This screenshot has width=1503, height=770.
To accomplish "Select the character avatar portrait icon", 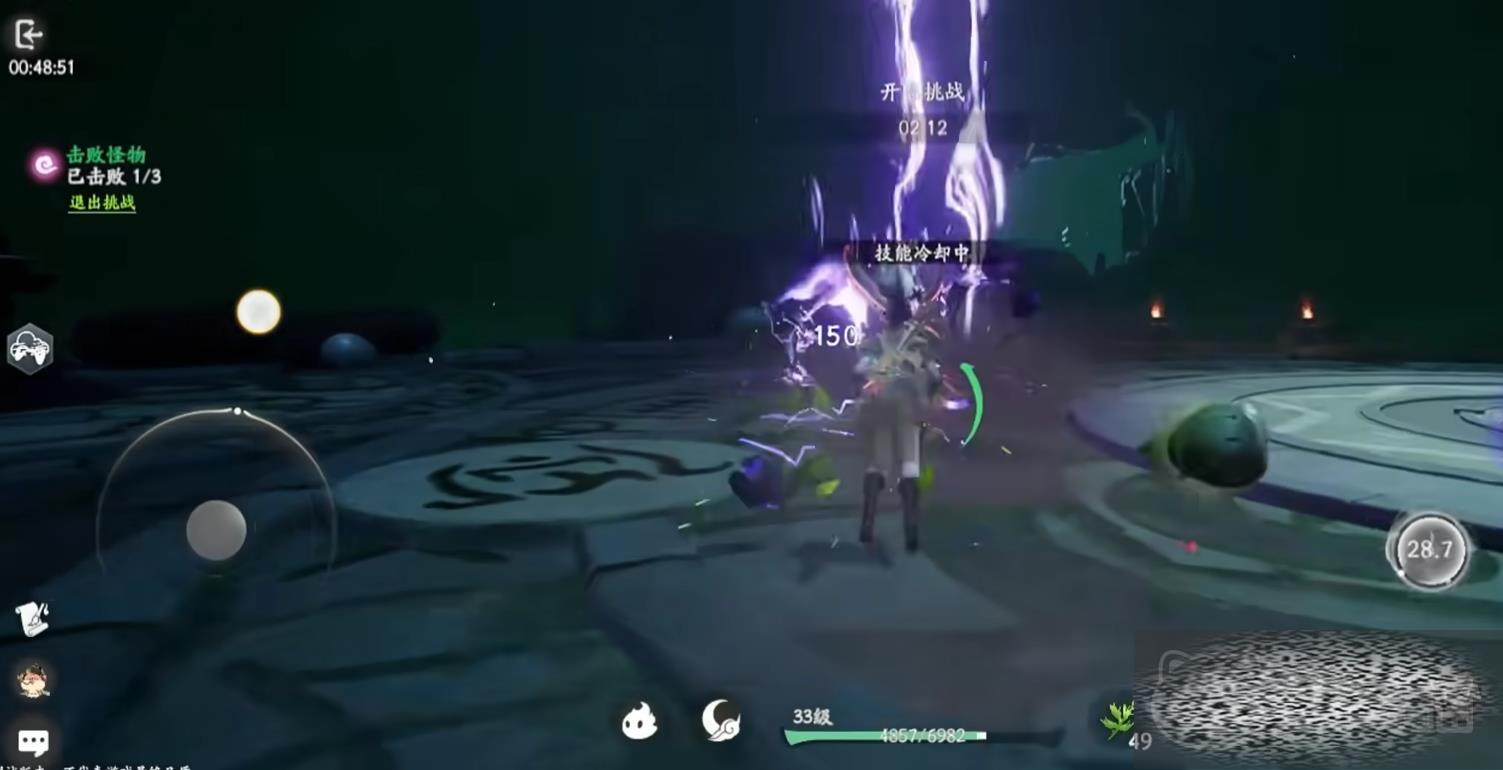I will [33, 680].
